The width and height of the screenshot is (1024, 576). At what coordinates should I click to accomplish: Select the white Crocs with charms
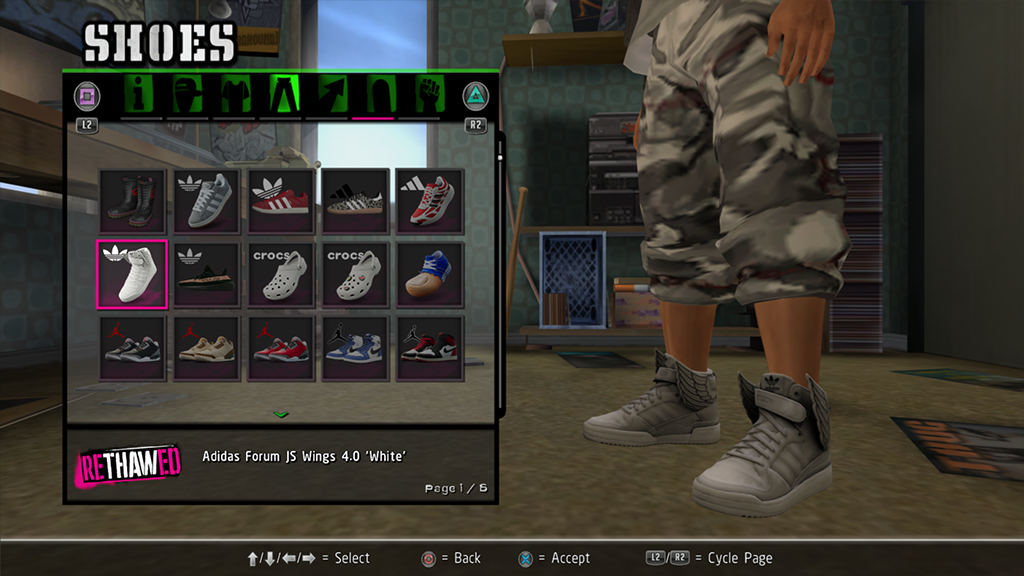pyautogui.click(x=355, y=275)
